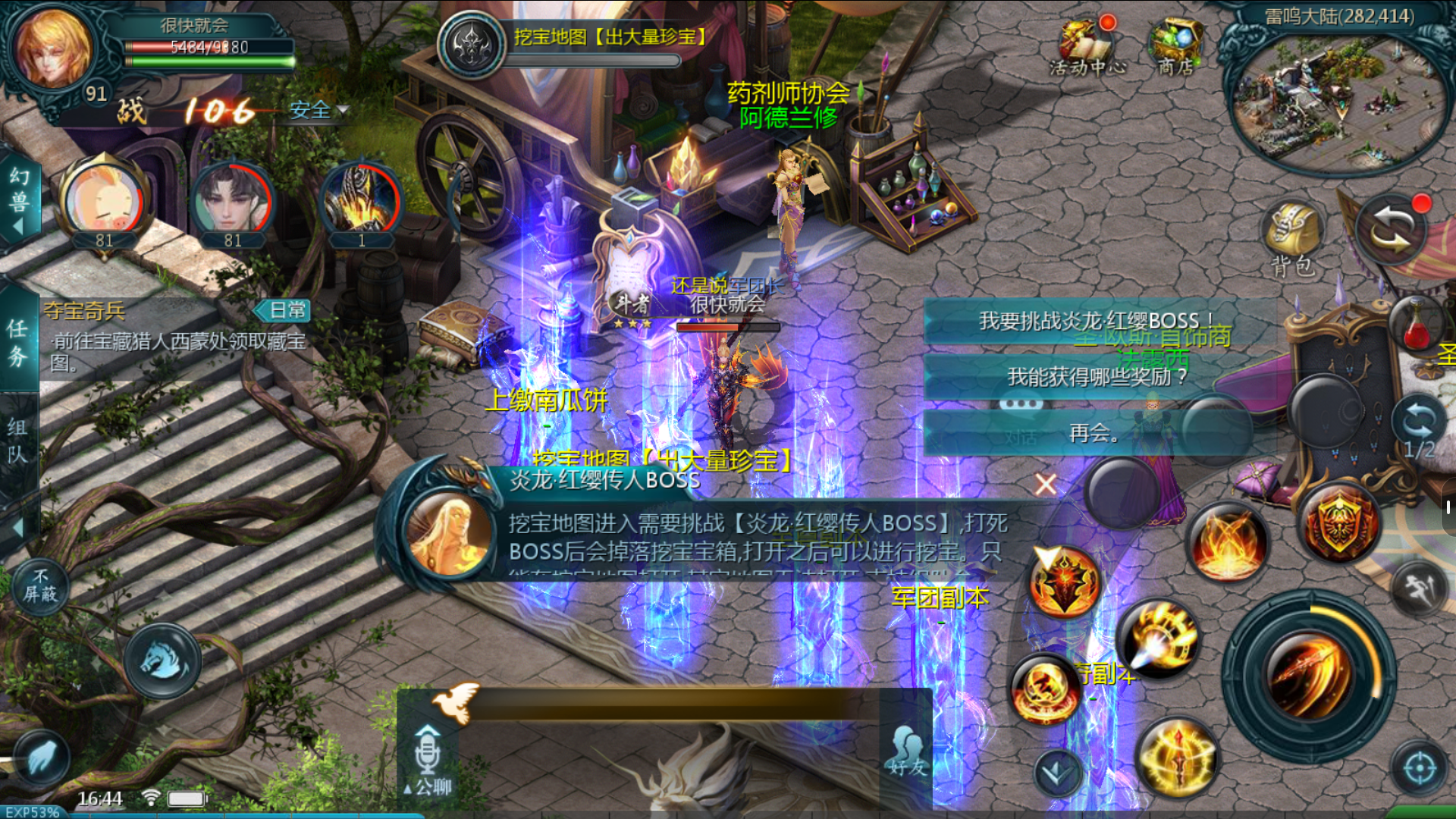1456x819 pixels.
Task: Use the main slash attack button
Action: click(1308, 675)
